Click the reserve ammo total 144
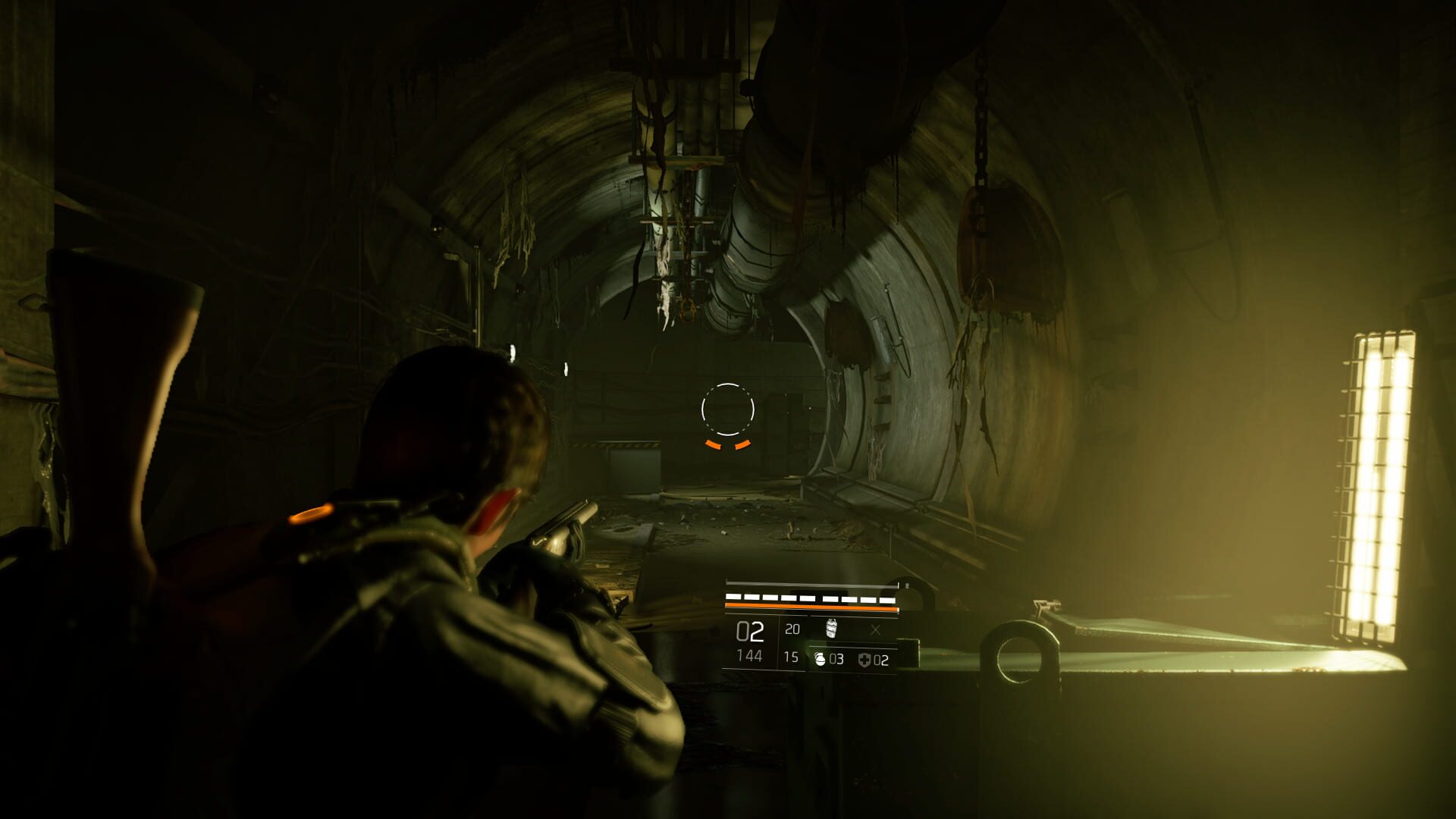 [x=750, y=657]
